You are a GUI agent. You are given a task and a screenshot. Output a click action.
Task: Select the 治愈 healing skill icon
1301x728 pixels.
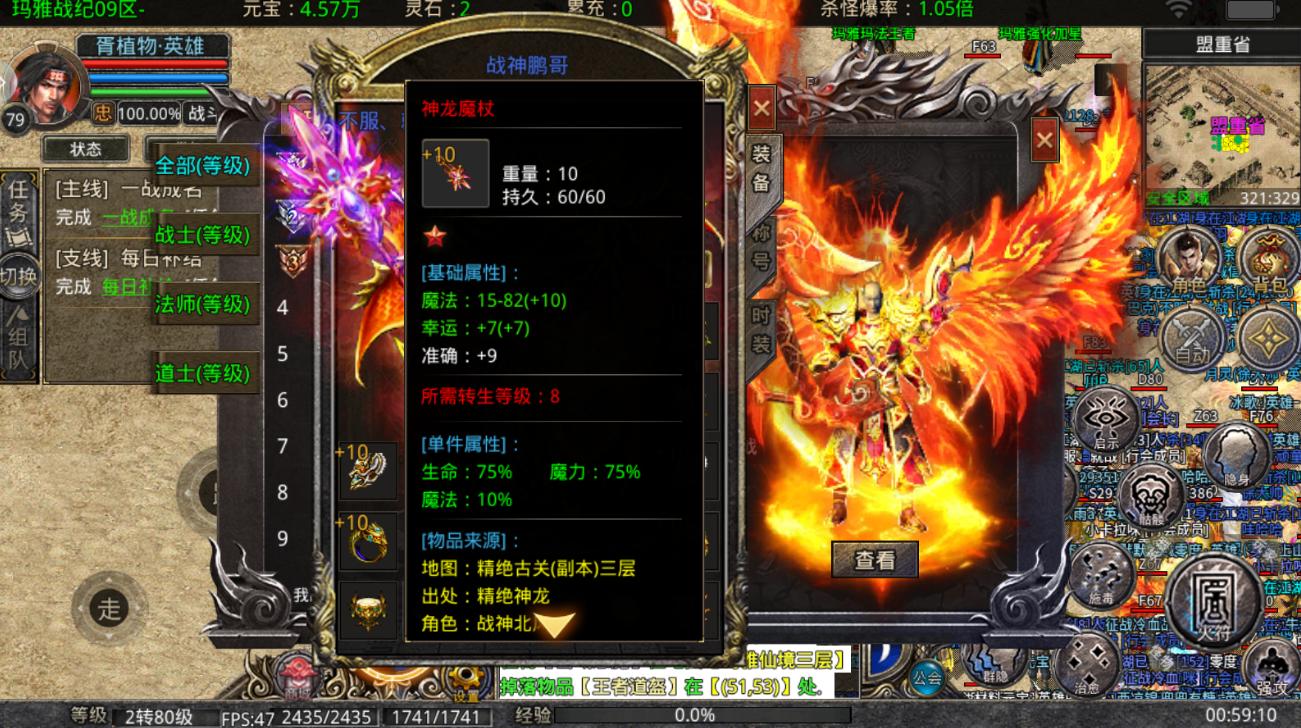1086,662
